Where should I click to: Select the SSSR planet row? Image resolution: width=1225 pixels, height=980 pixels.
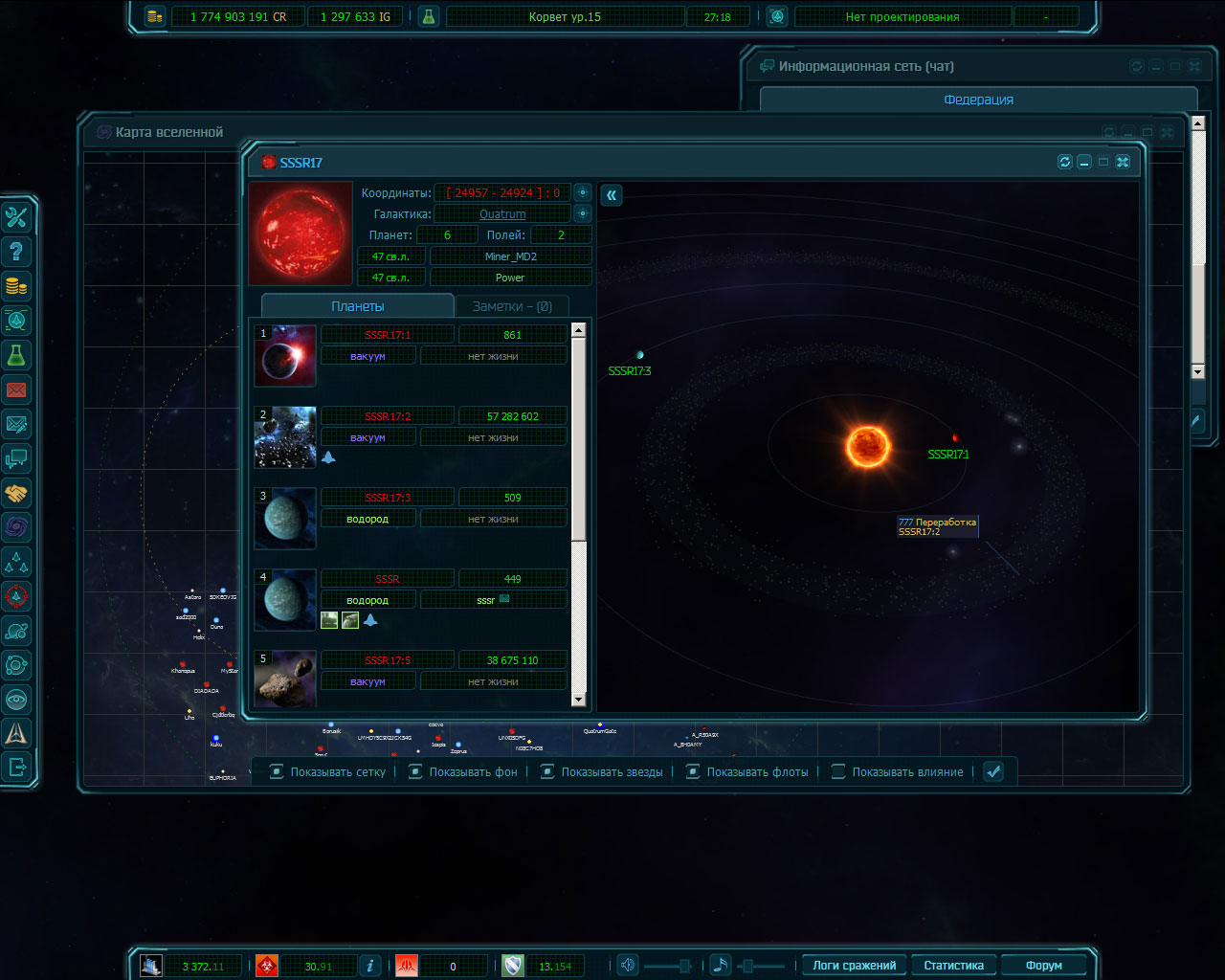[x=388, y=579]
